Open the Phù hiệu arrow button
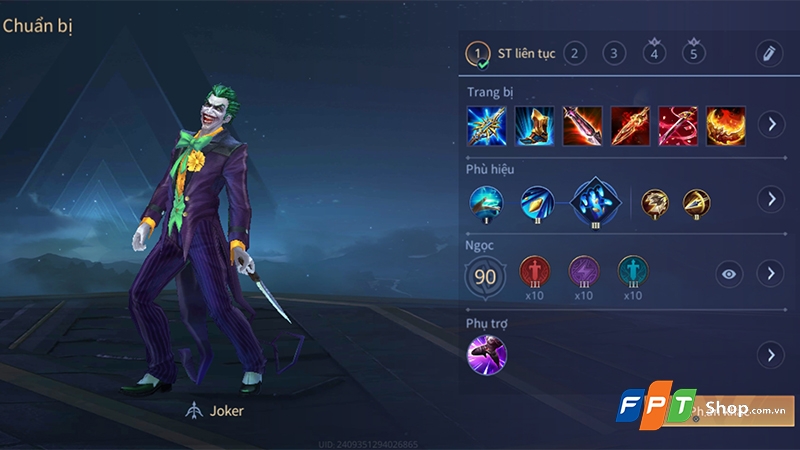 click(770, 199)
